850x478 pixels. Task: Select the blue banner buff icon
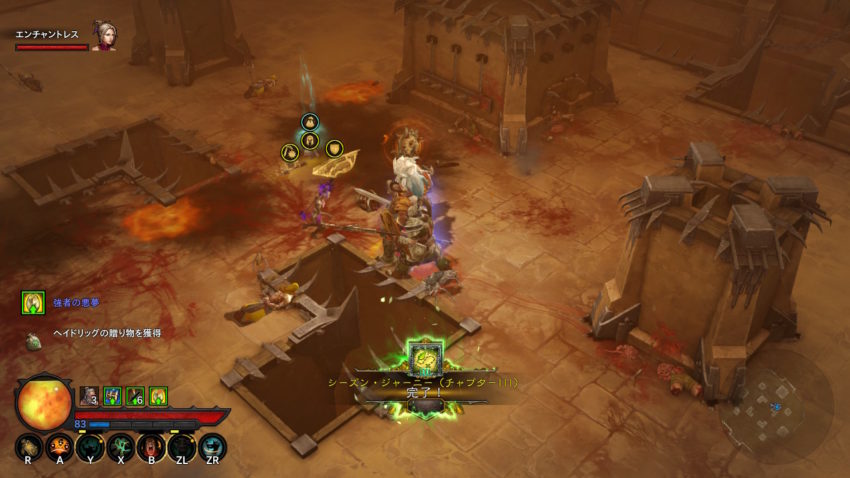click(113, 396)
